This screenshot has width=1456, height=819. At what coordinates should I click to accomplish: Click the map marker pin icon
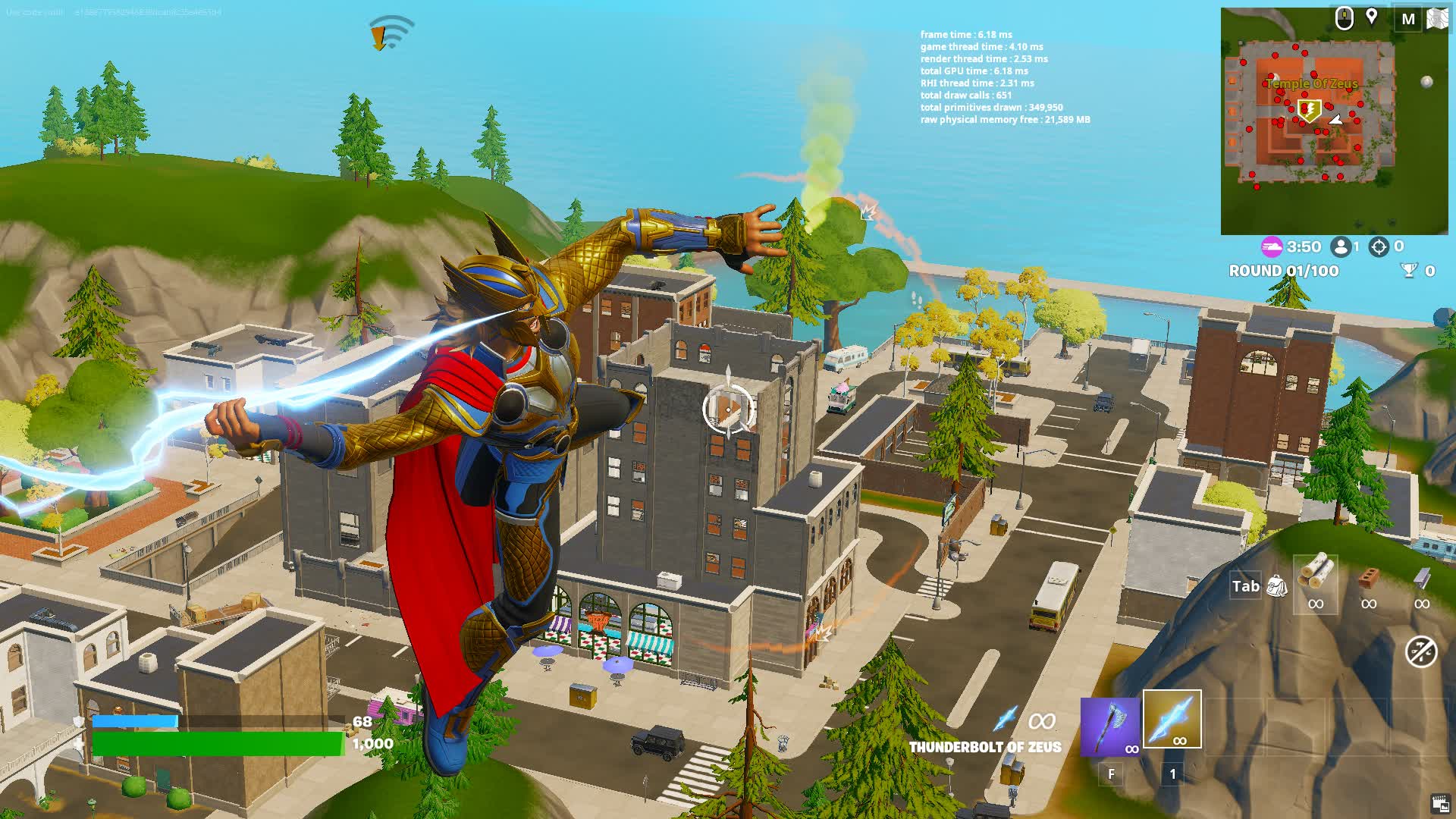(1372, 17)
